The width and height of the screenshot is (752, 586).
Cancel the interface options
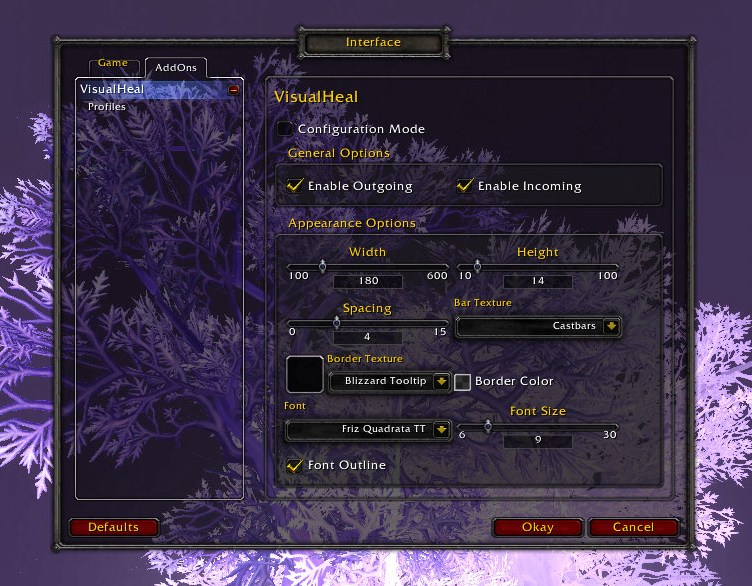click(x=633, y=527)
